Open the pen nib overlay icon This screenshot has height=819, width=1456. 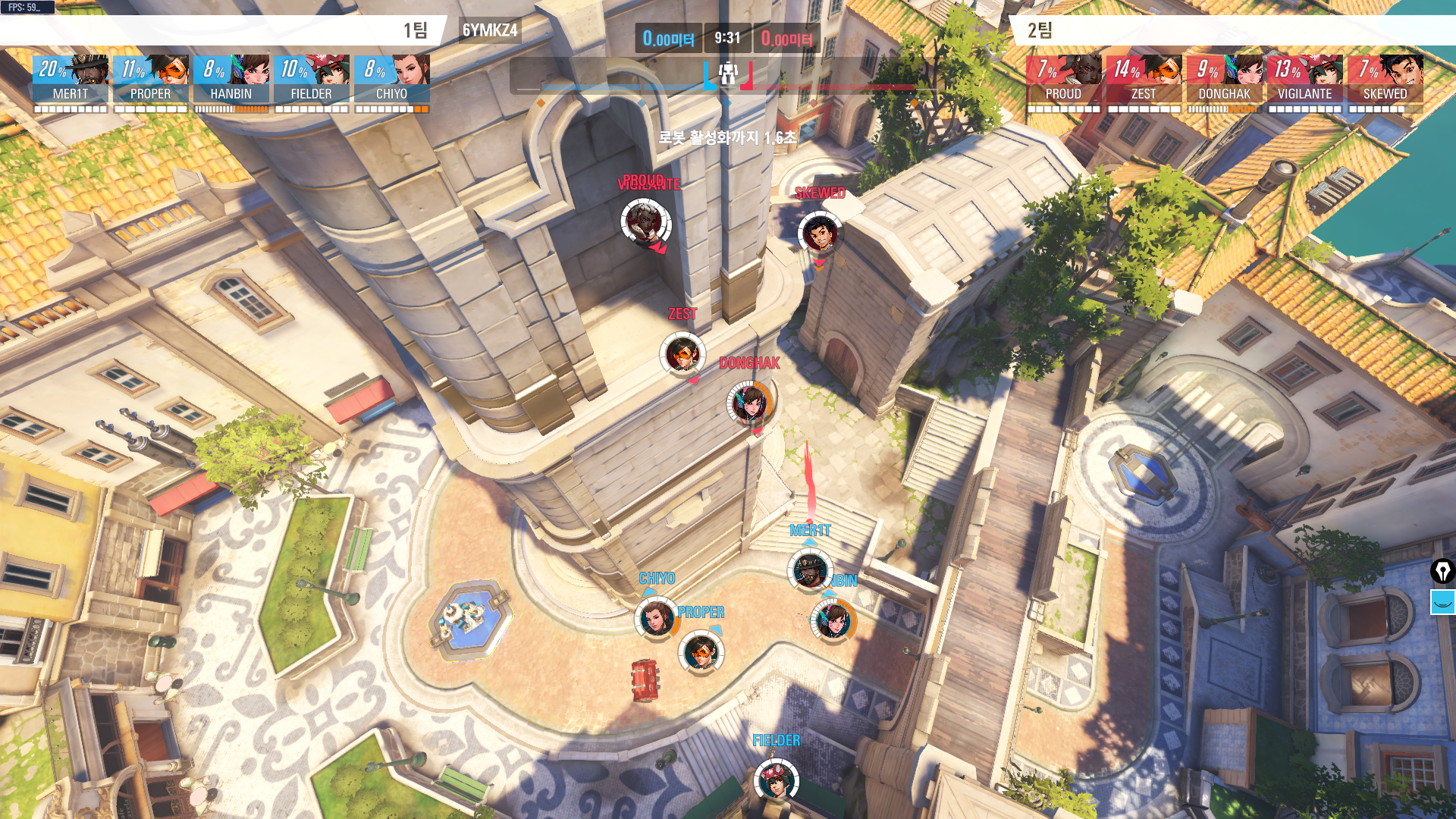click(1442, 570)
